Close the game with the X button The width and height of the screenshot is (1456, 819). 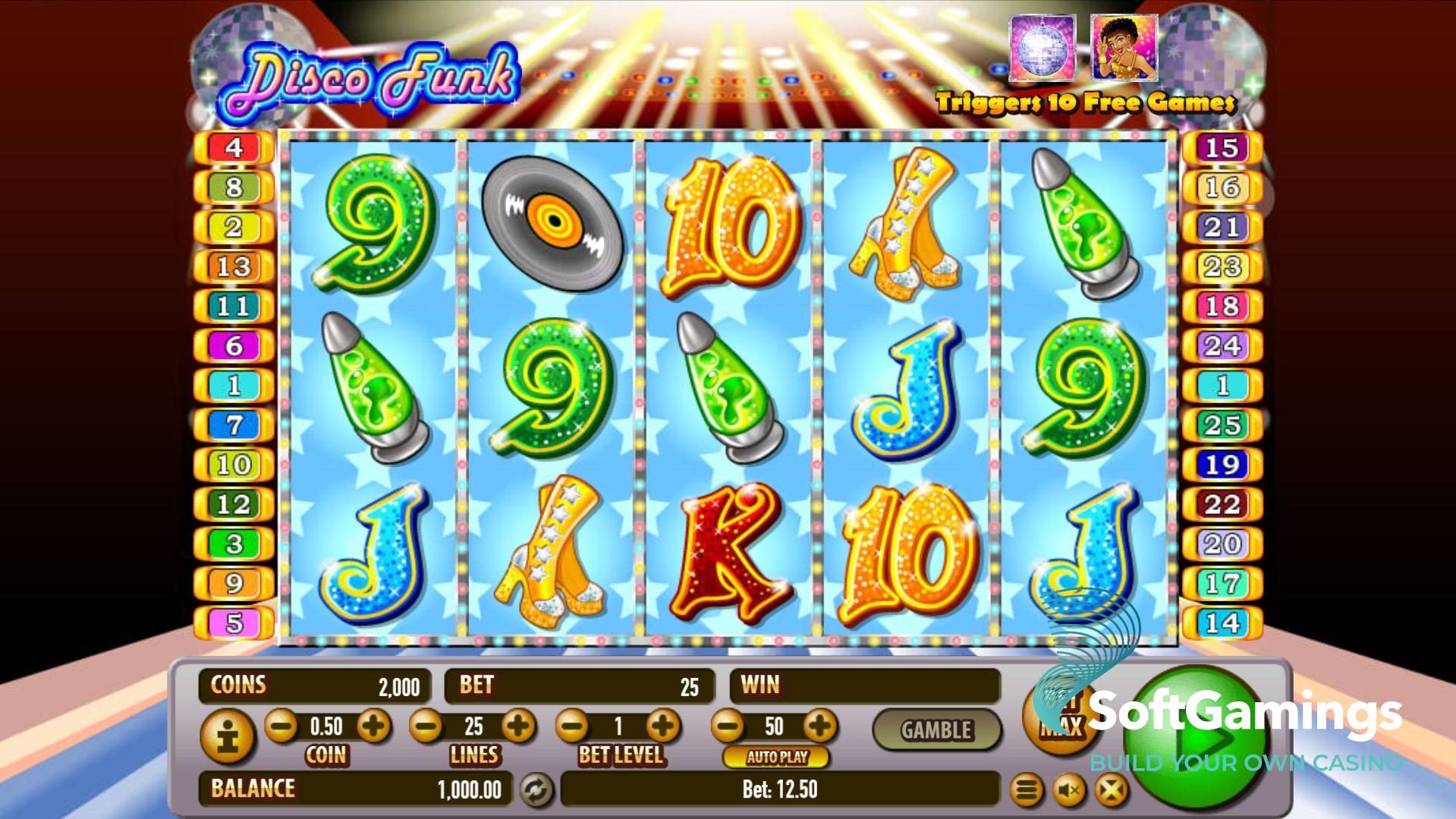(x=1111, y=791)
